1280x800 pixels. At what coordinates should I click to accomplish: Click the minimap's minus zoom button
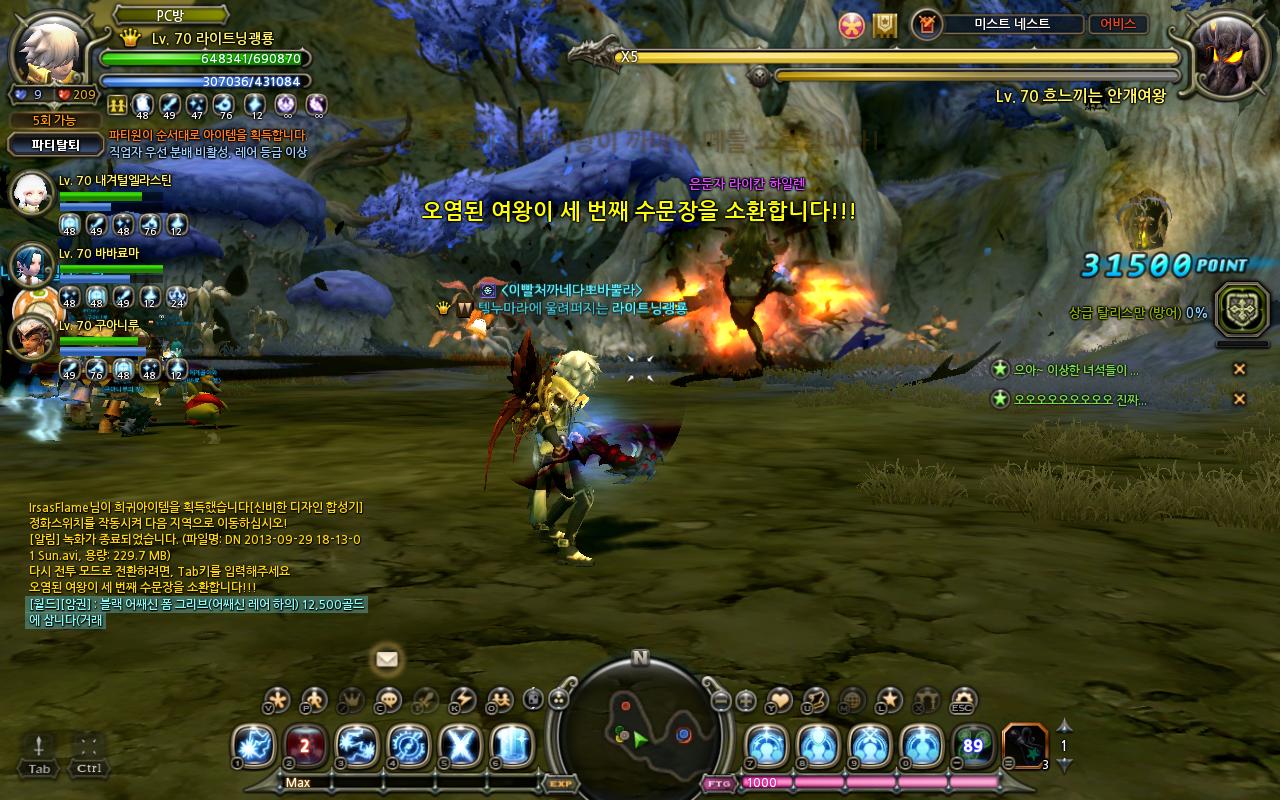(720, 701)
